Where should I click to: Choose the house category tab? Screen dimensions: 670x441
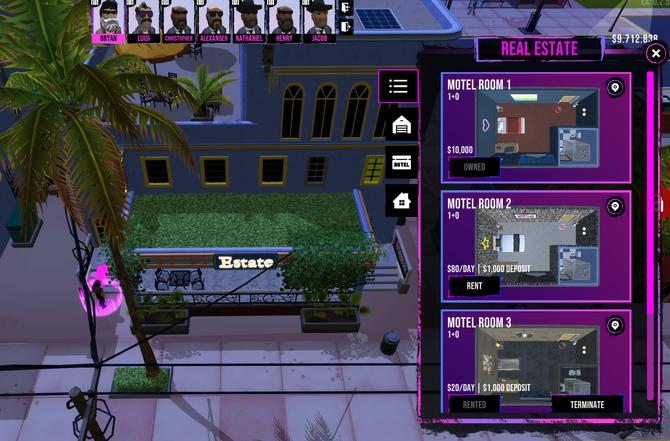coord(402,201)
